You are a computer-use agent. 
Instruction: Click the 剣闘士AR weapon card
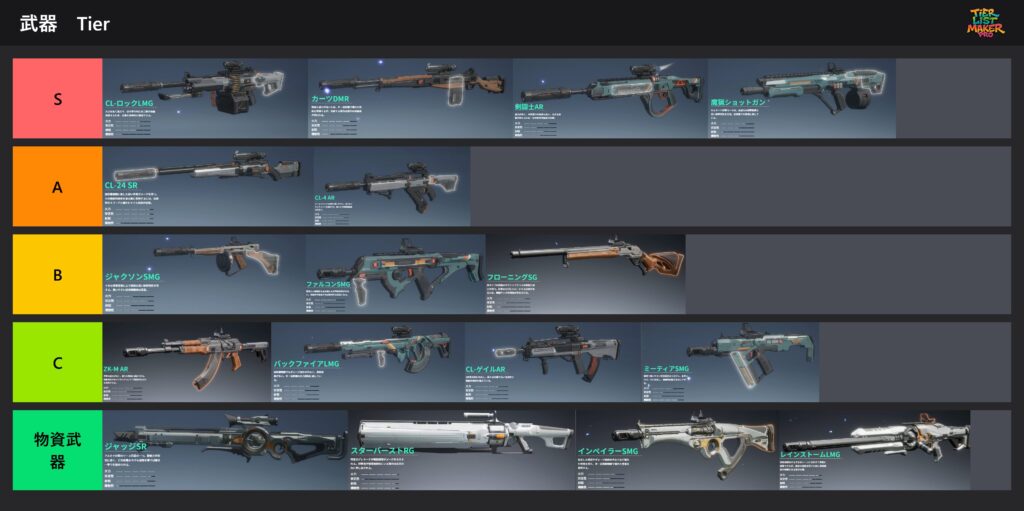610,98
